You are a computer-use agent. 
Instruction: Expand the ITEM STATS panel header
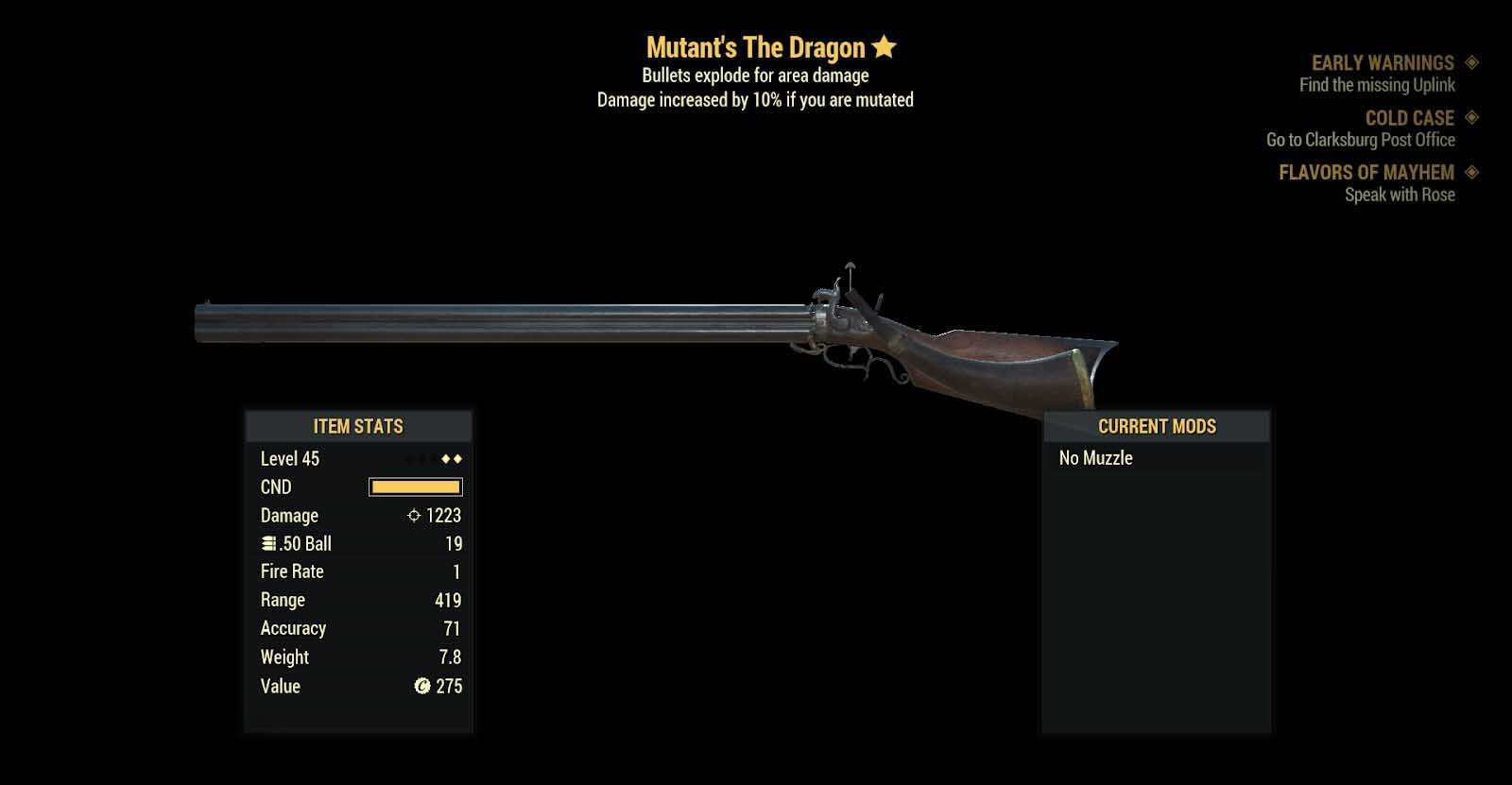[357, 426]
